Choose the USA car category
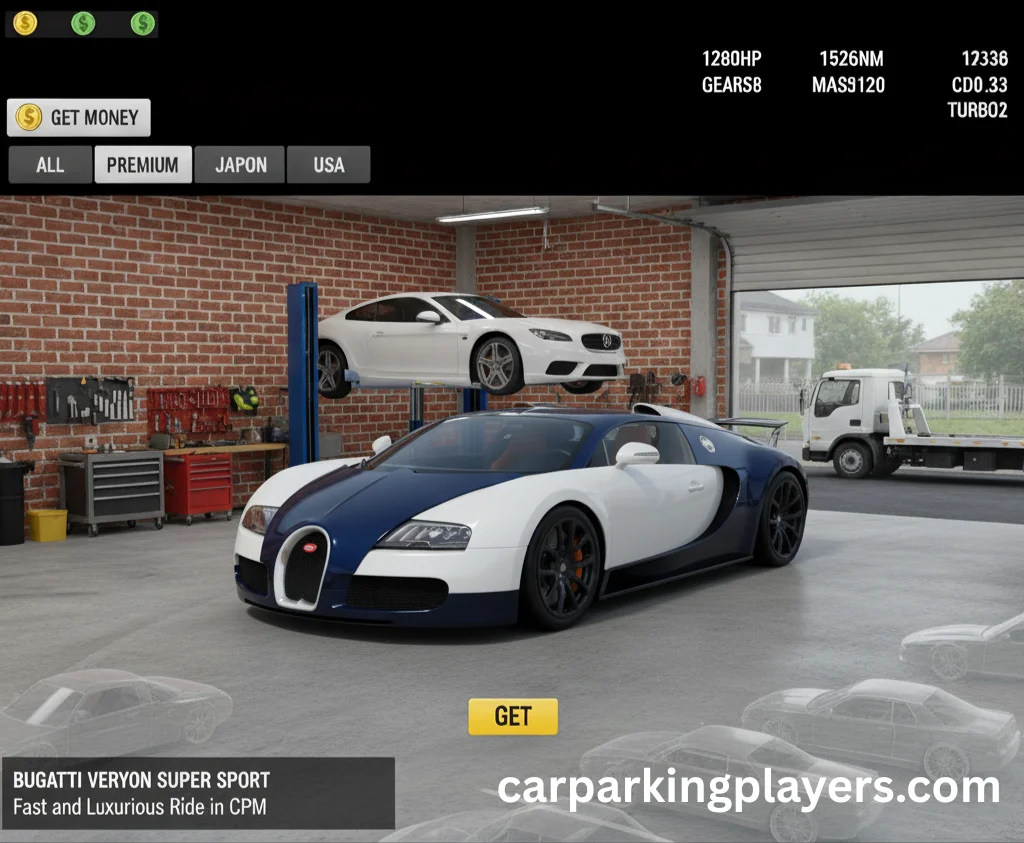 point(328,165)
